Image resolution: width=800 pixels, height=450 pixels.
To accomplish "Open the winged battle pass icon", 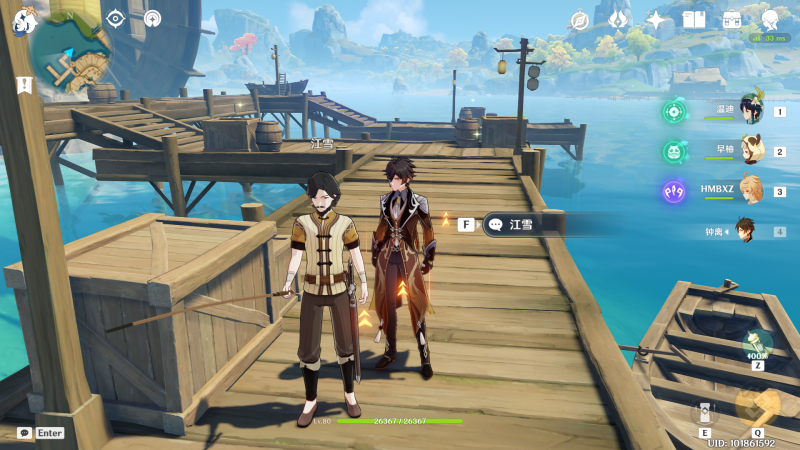I will coord(618,19).
